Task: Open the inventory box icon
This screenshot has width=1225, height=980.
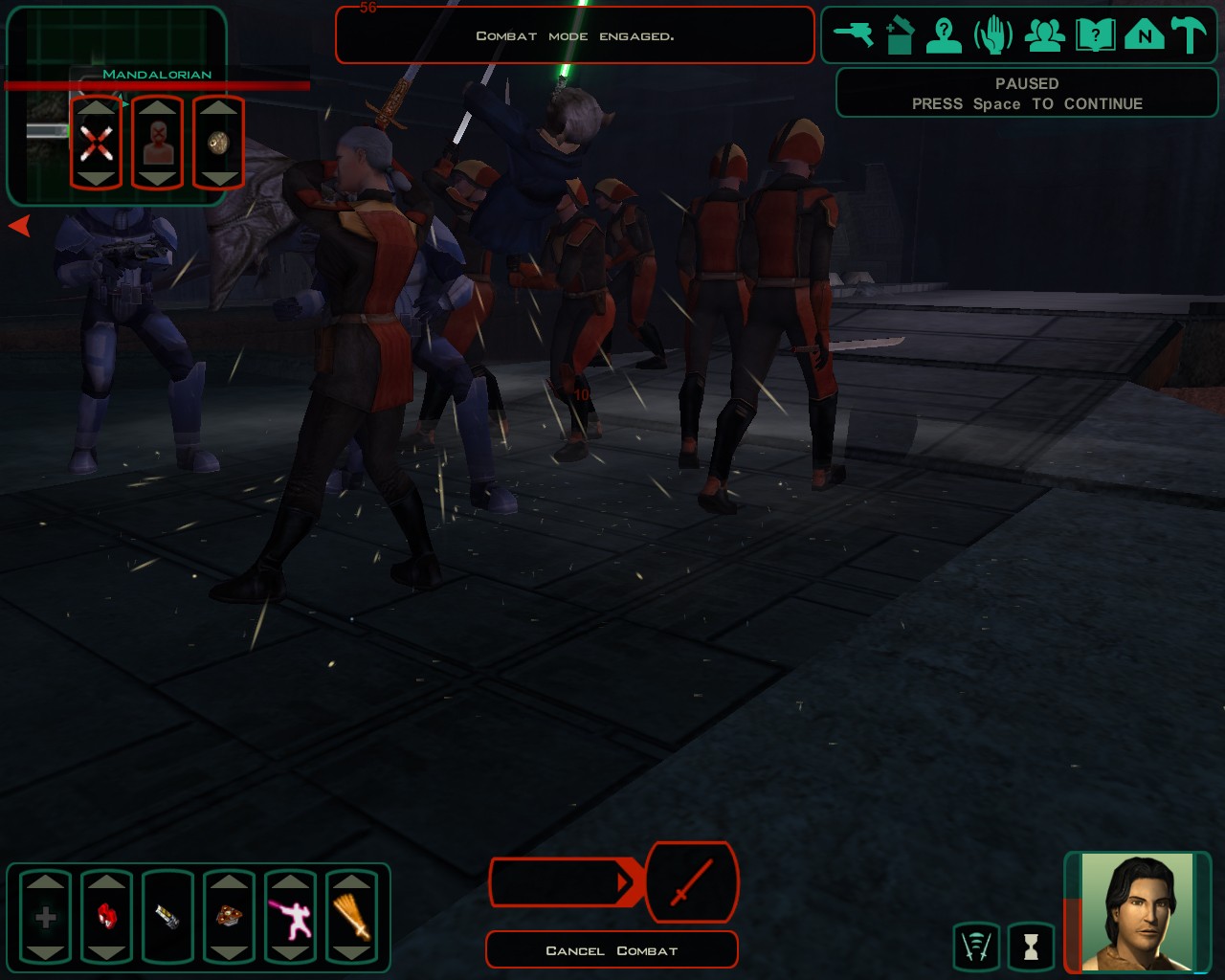Action: (x=900, y=35)
